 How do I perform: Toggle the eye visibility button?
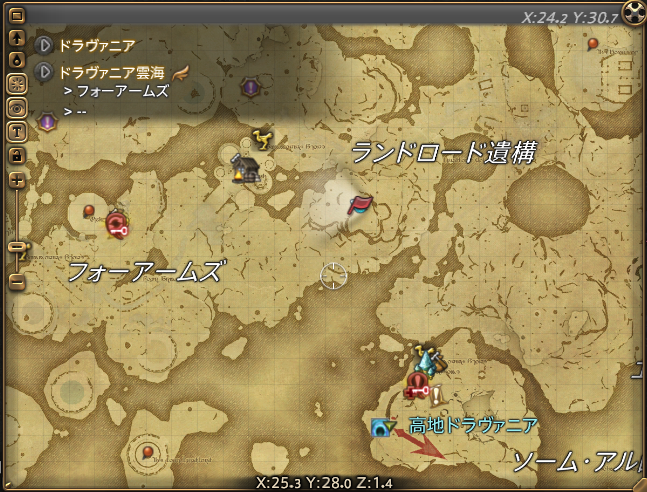pyautogui.click(x=16, y=107)
